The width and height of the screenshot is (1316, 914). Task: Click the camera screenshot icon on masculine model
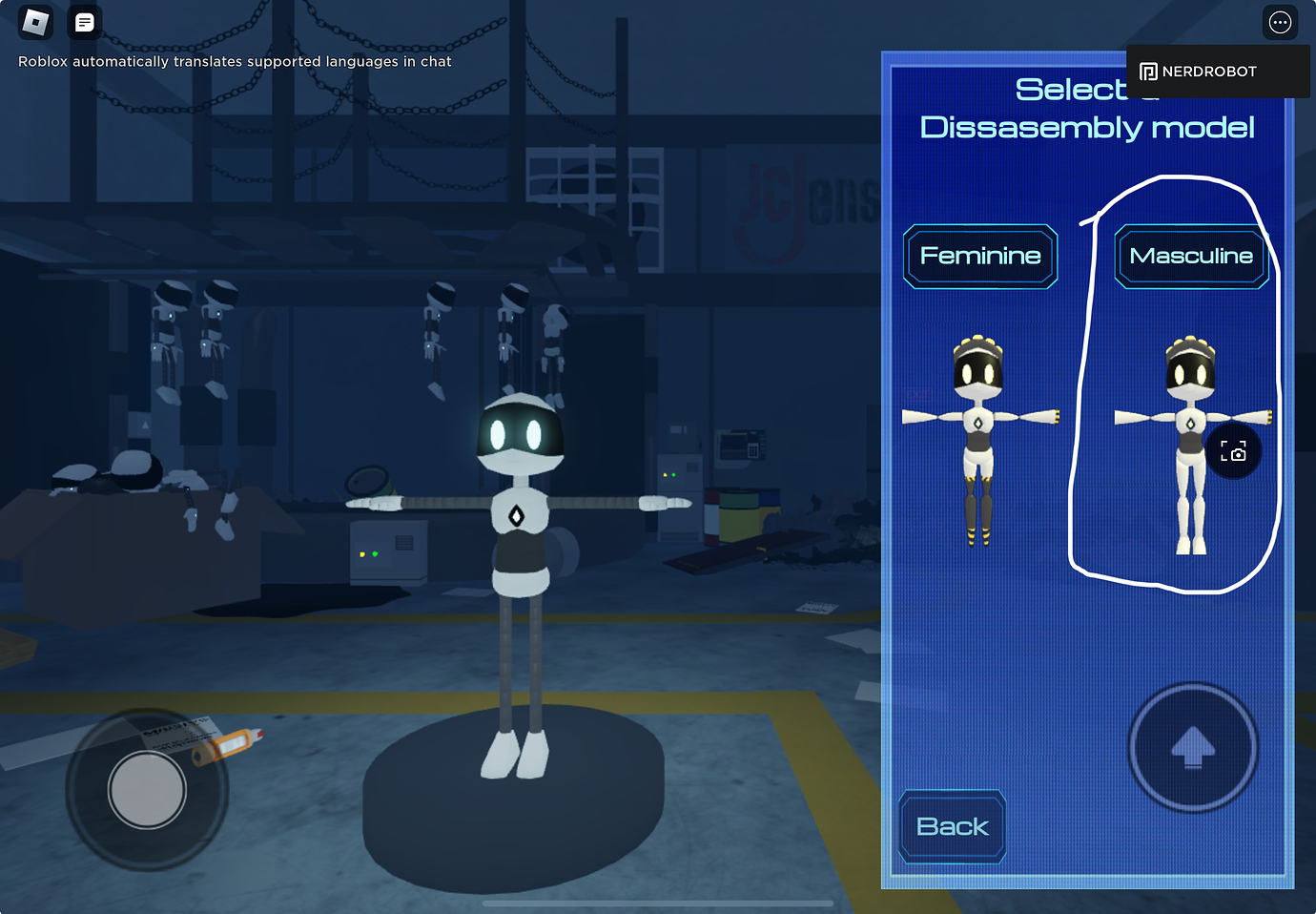[1234, 451]
